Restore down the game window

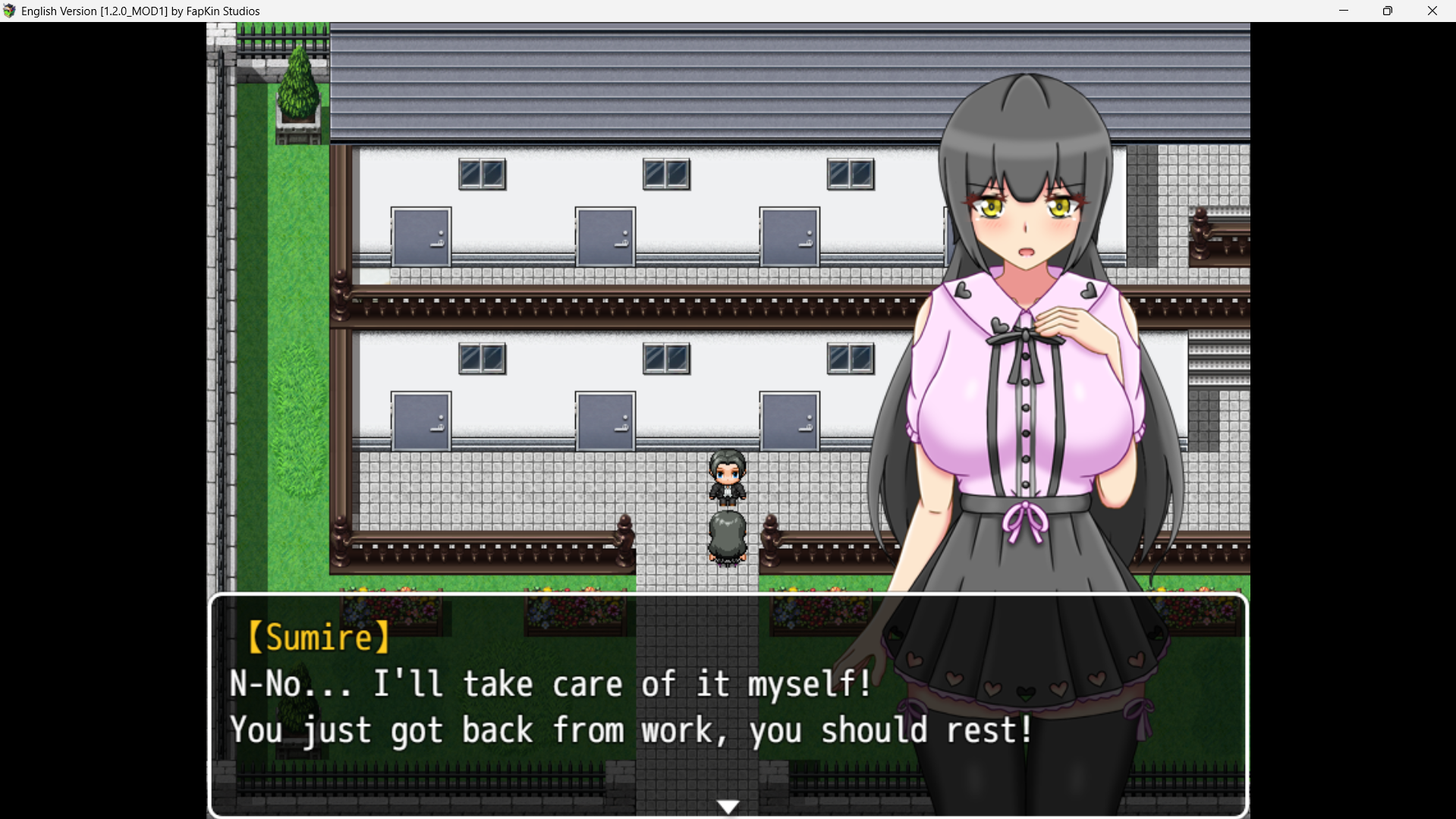(x=1388, y=11)
